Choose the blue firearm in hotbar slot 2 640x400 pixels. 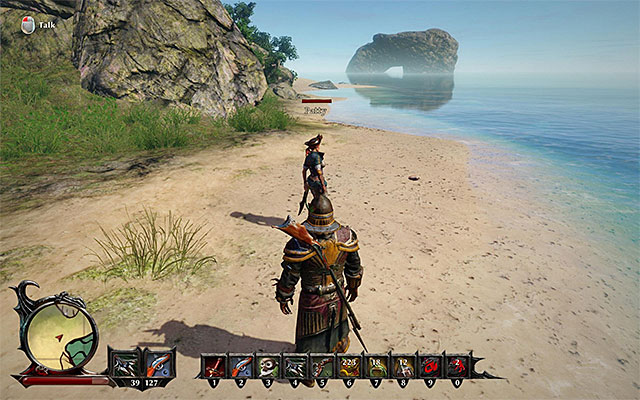(241, 365)
